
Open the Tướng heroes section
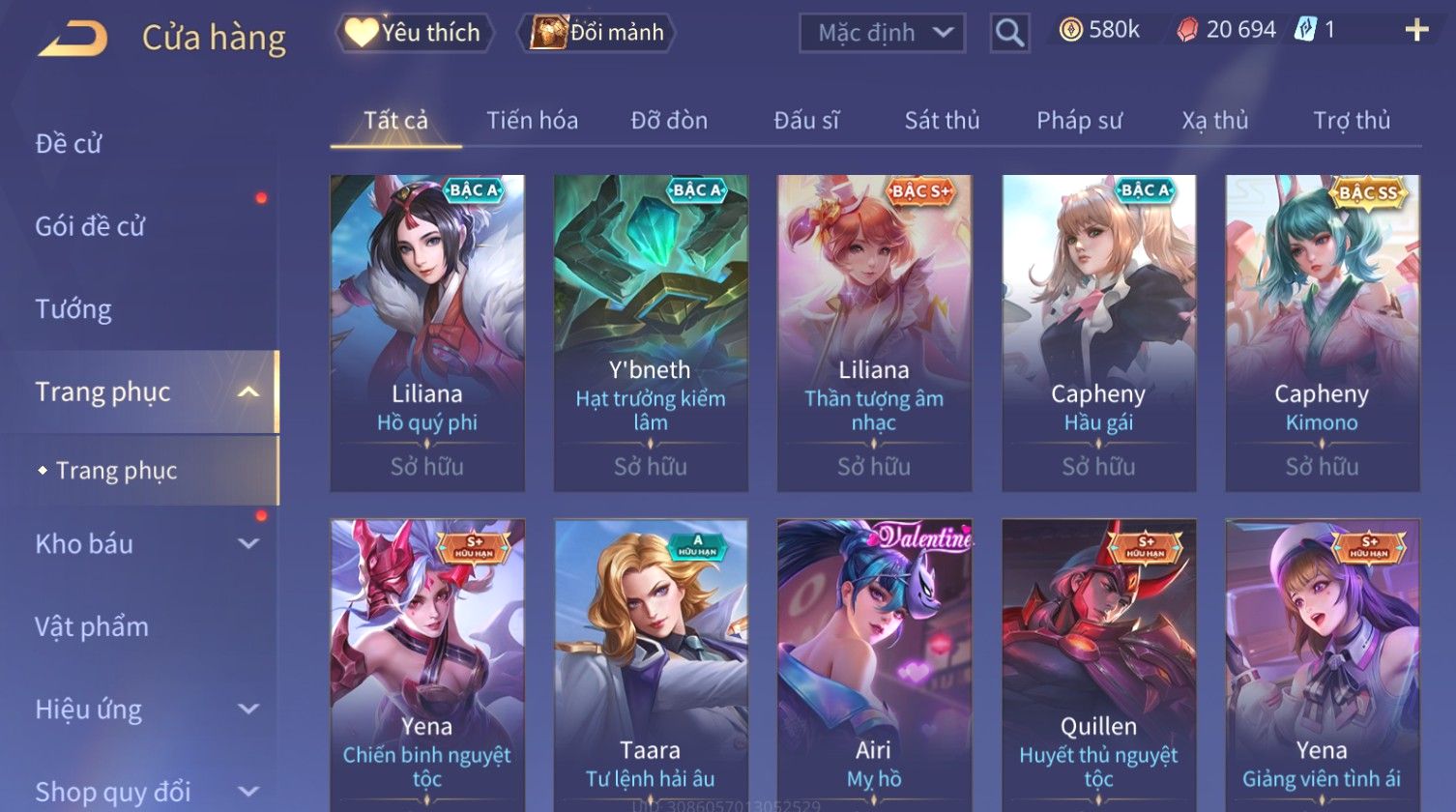73,309
